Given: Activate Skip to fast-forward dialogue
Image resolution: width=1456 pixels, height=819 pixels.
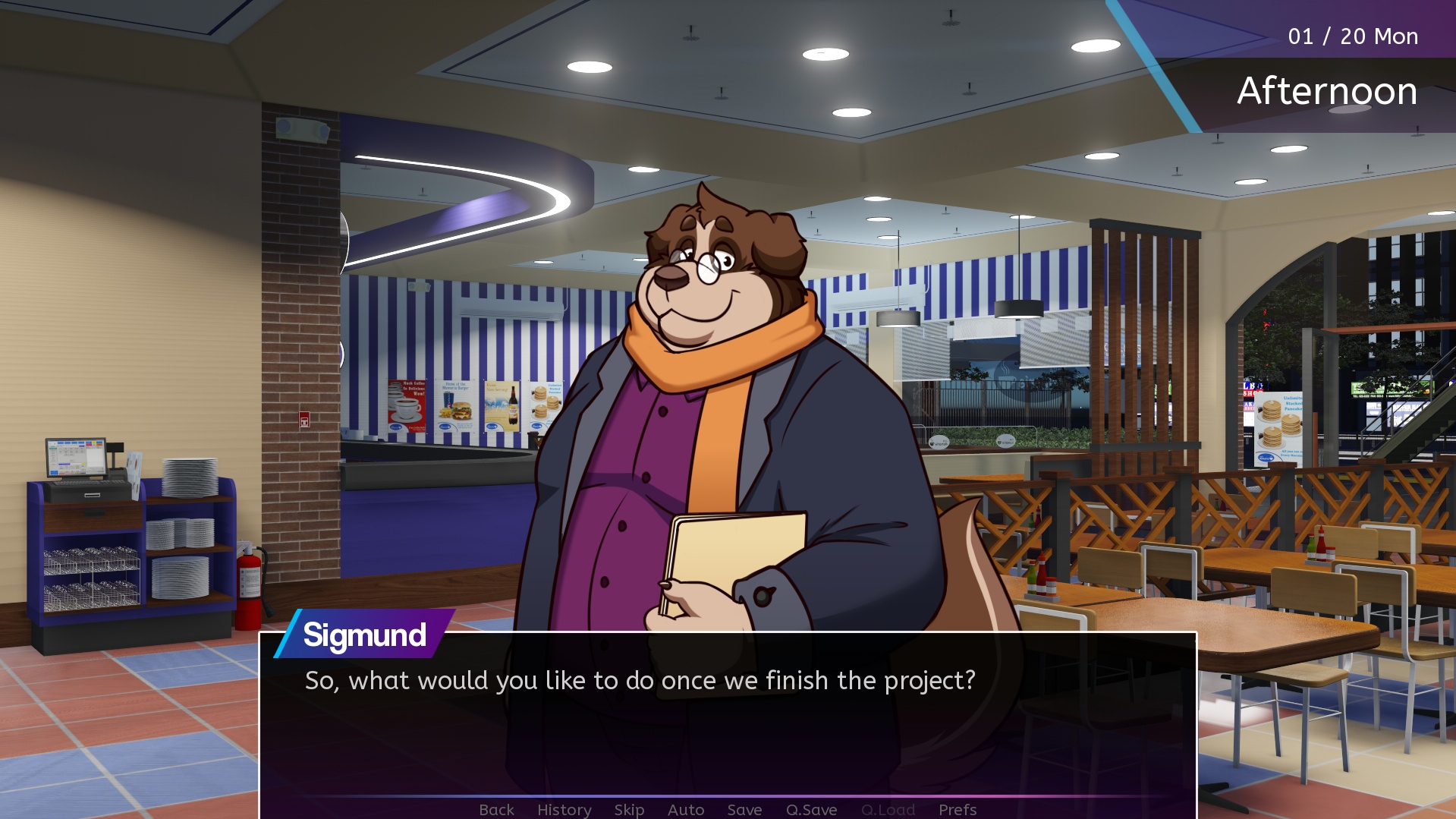Looking at the screenshot, I should (629, 809).
